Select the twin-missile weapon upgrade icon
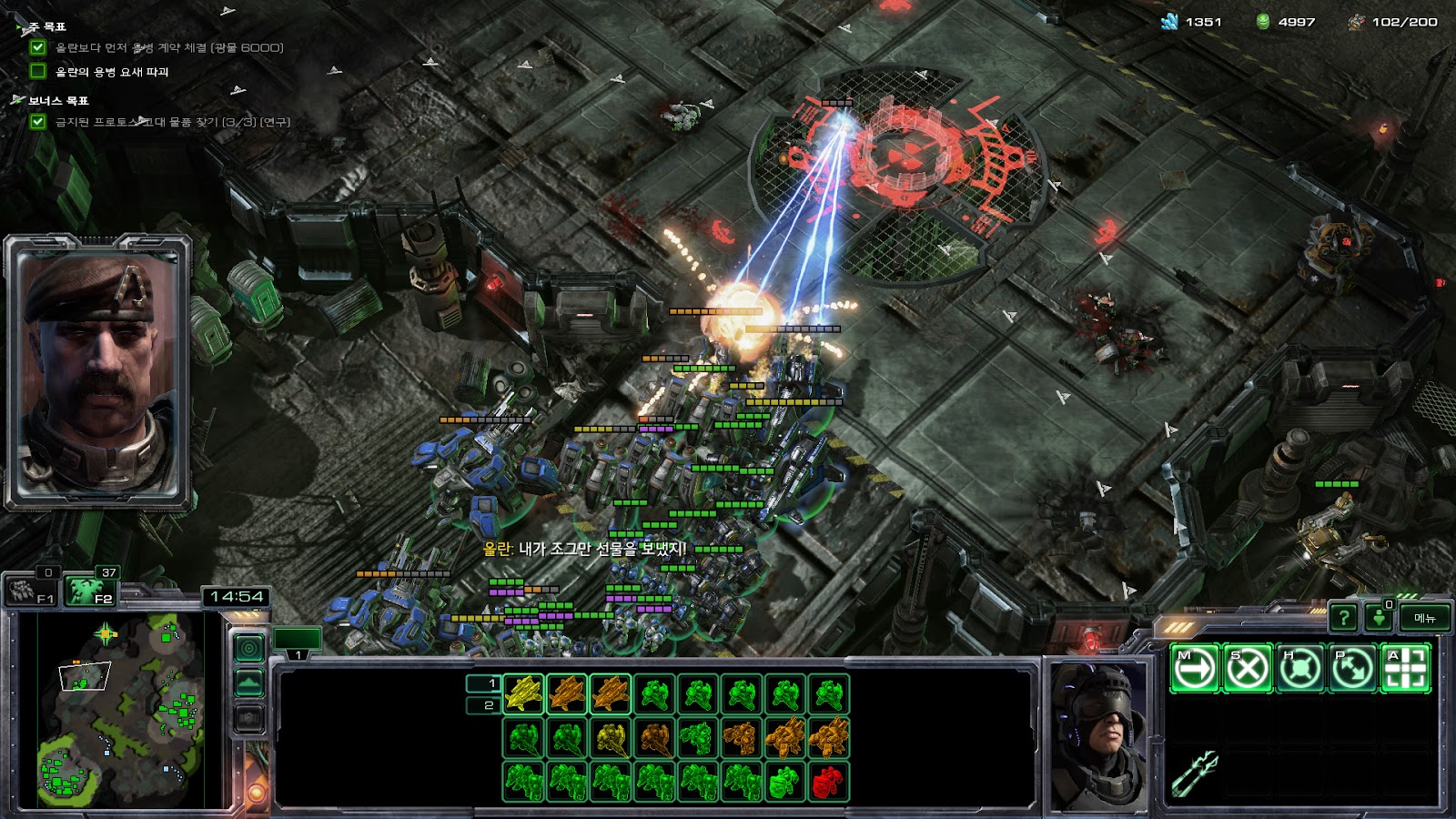Screen dimensions: 1456x819 coord(1196,773)
